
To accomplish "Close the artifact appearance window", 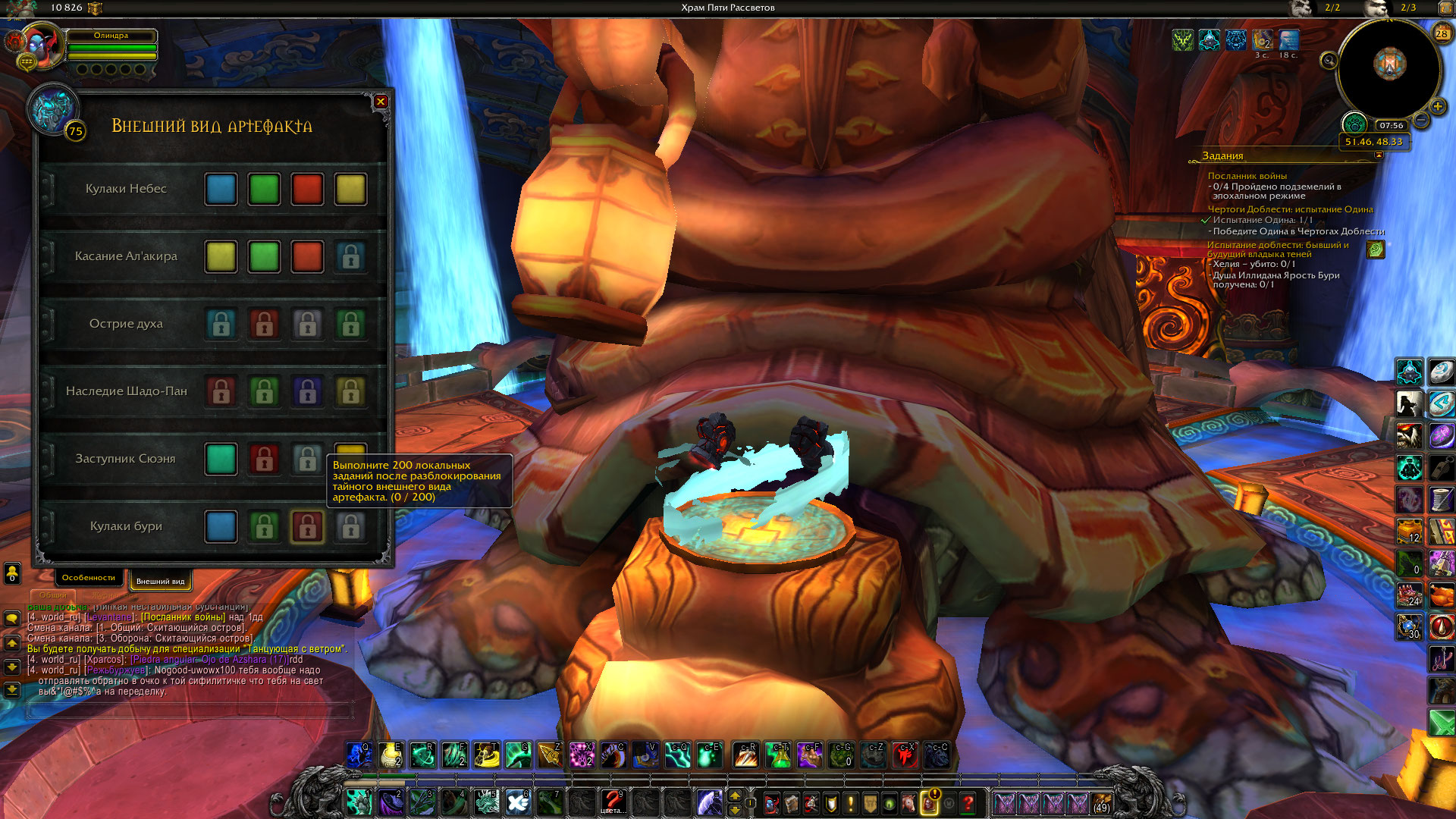I will click(x=381, y=102).
